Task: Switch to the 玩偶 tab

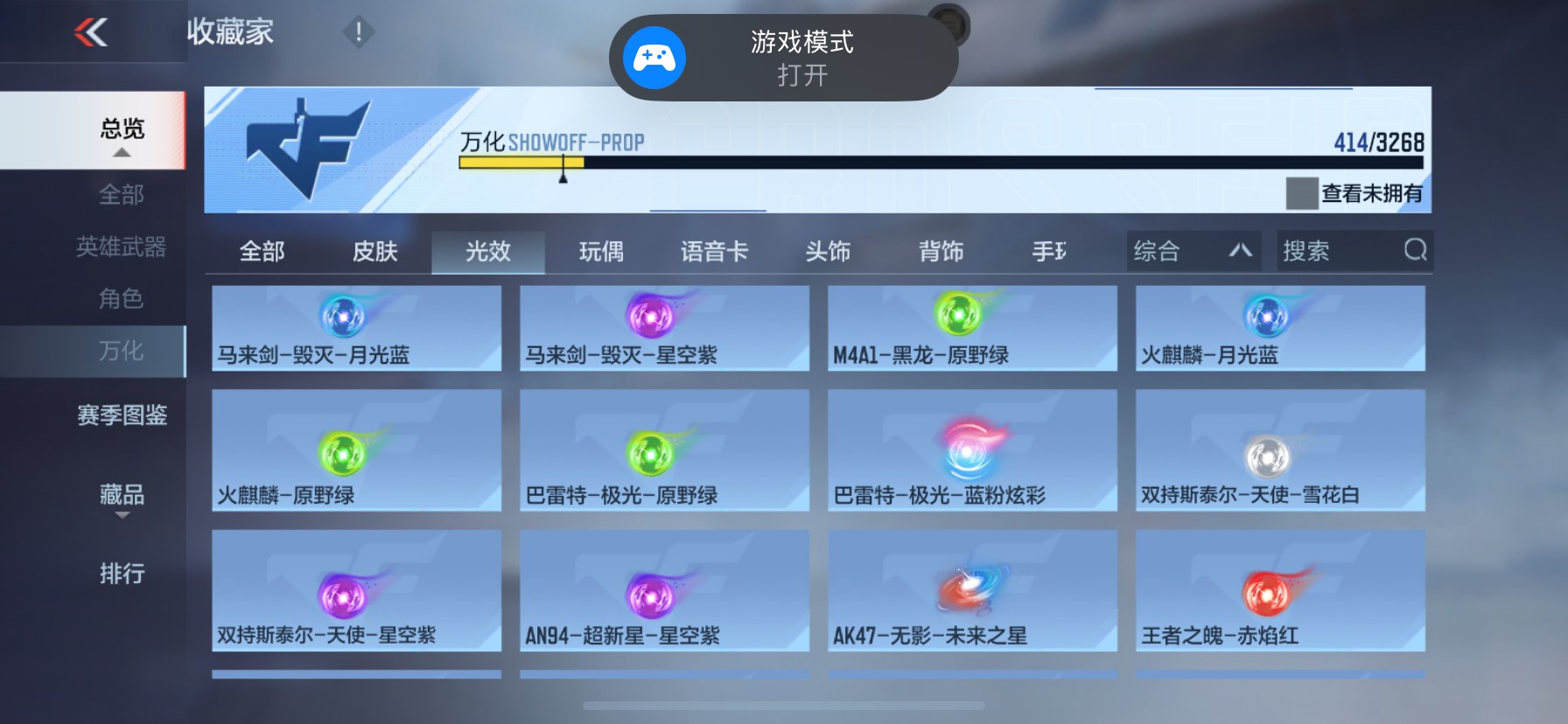Action: click(600, 251)
